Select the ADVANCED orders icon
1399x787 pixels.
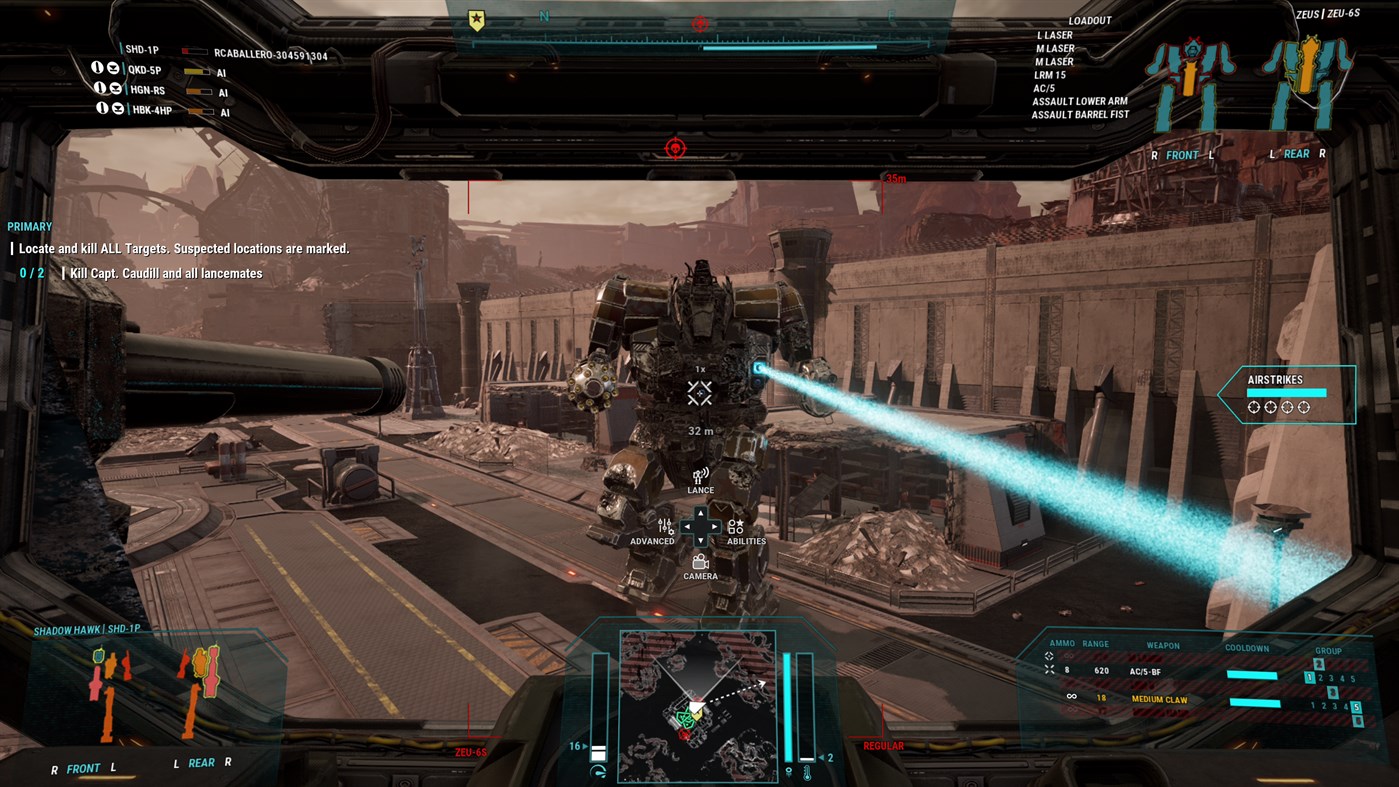click(x=663, y=527)
